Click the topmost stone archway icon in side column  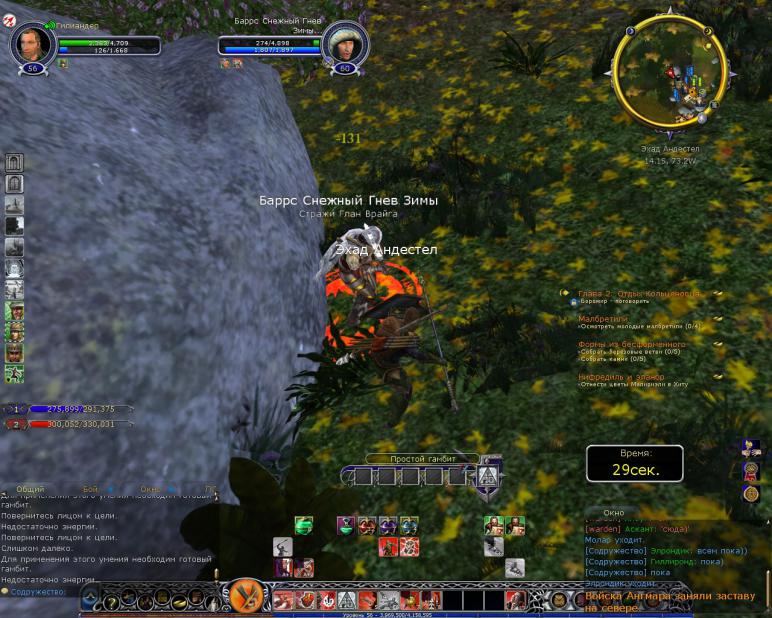pyautogui.click(x=14, y=163)
